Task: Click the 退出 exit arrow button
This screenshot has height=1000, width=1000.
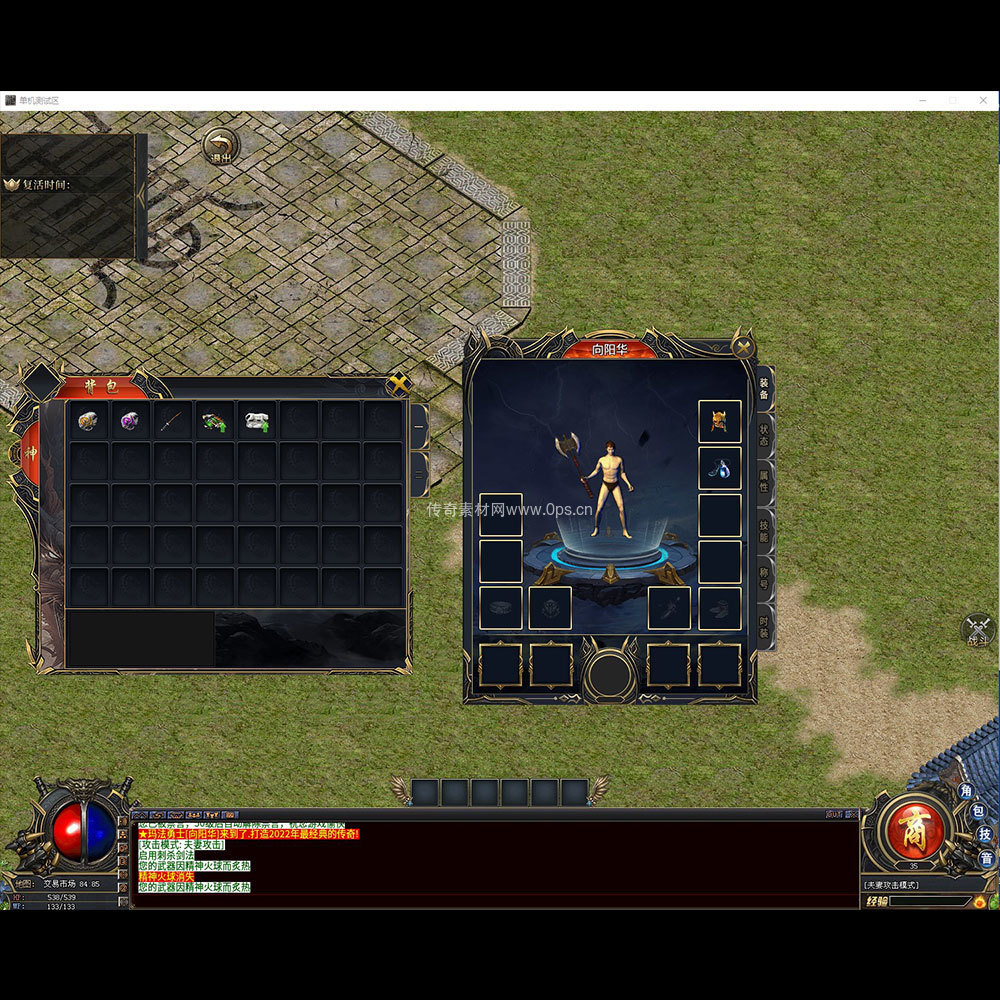Action: (x=221, y=146)
